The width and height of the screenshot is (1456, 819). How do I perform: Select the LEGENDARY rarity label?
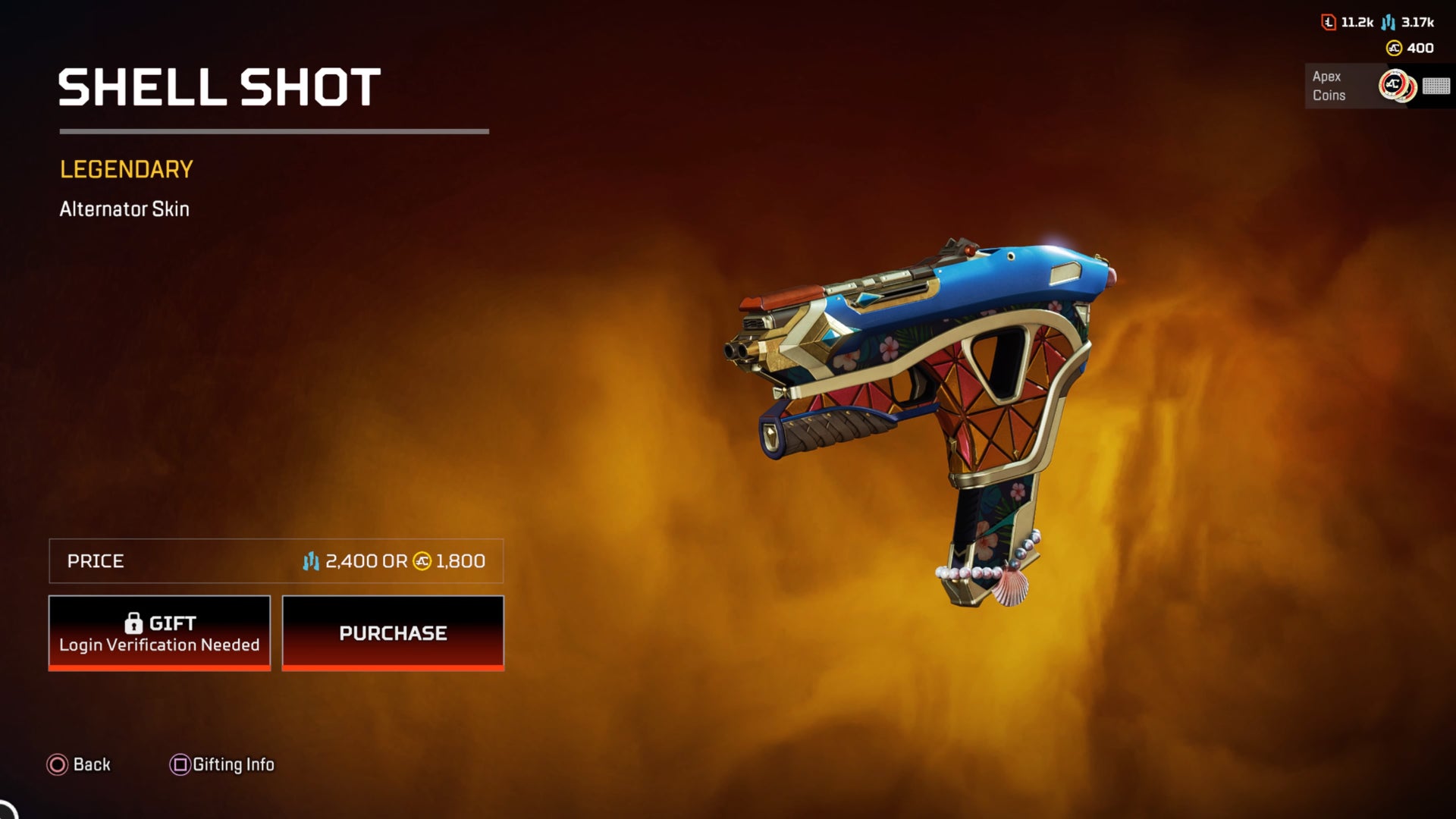coord(126,168)
